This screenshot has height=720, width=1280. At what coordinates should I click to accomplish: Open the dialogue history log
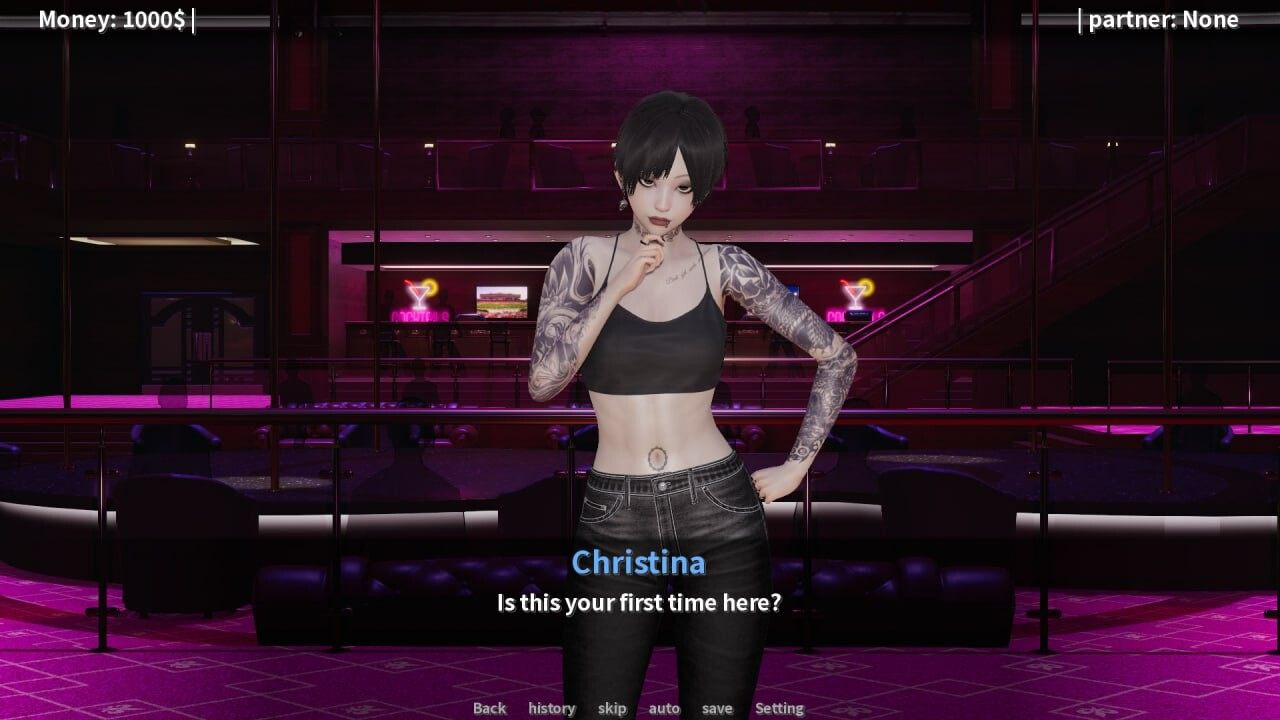(552, 708)
